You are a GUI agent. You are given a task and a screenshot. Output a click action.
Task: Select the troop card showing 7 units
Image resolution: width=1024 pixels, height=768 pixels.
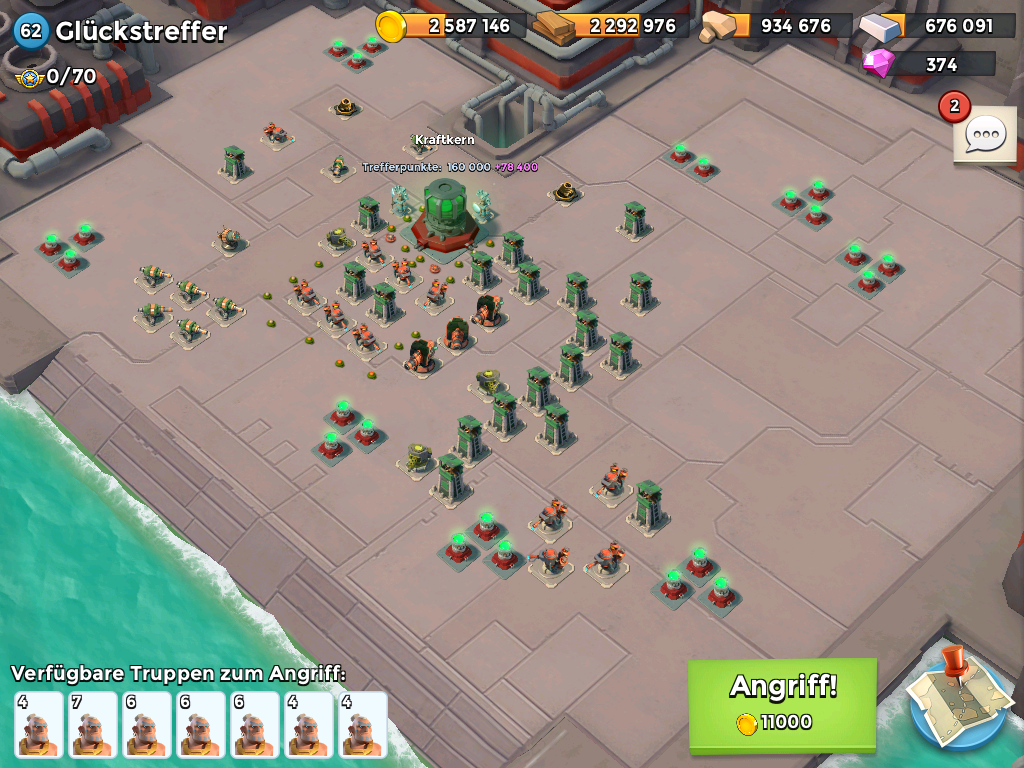tap(93, 724)
